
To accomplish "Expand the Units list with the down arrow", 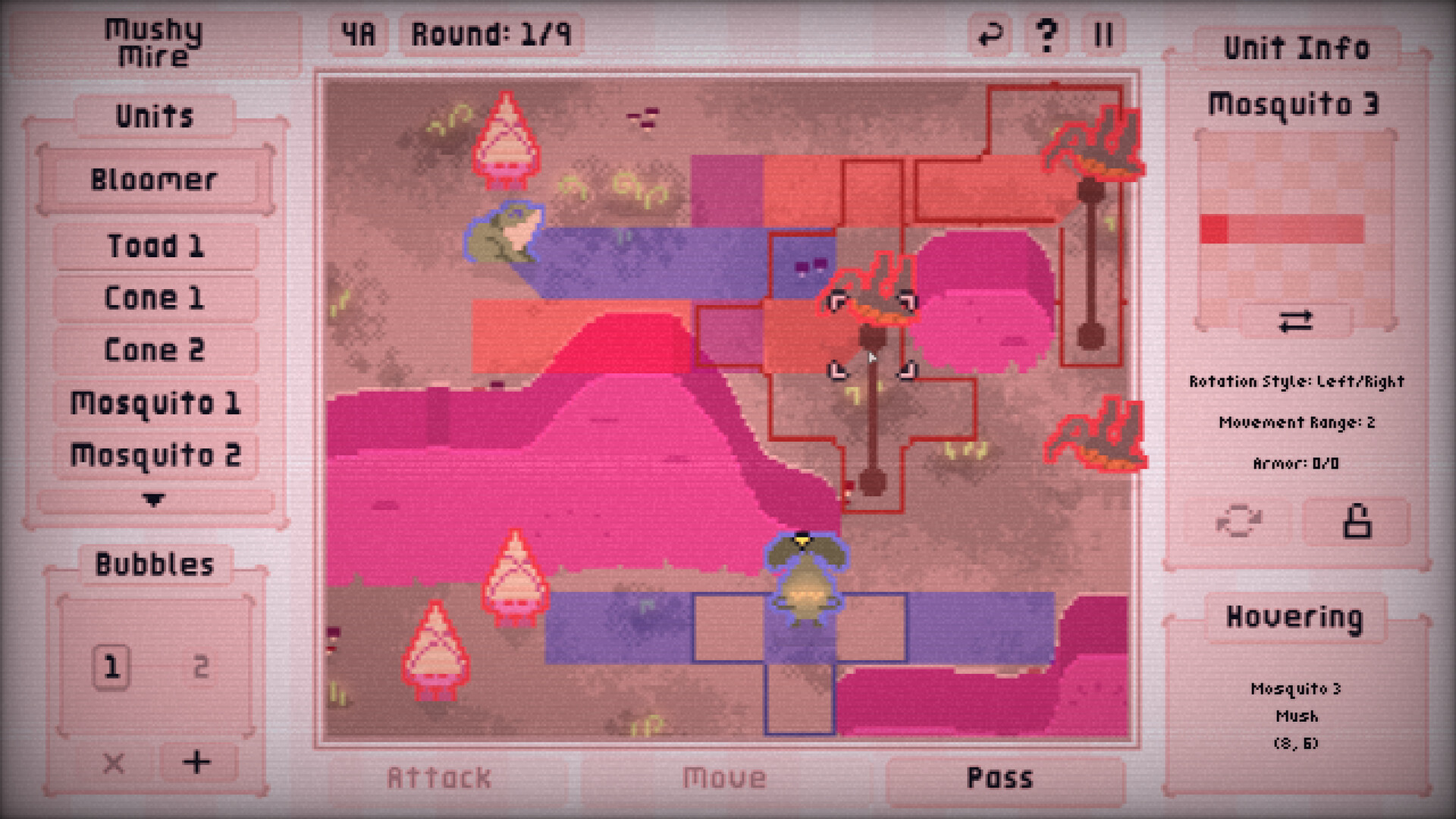I will [155, 500].
